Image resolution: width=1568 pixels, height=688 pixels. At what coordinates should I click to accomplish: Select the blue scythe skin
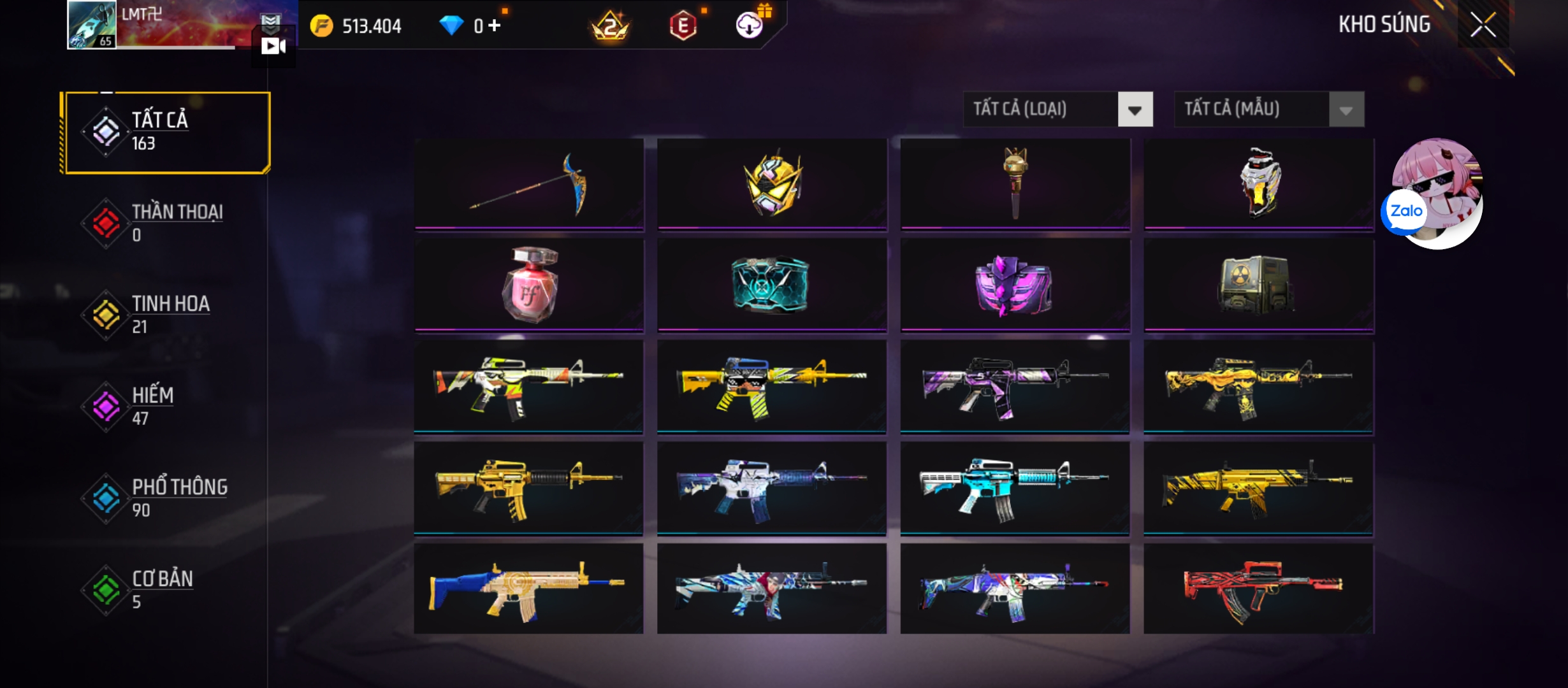[x=529, y=183]
